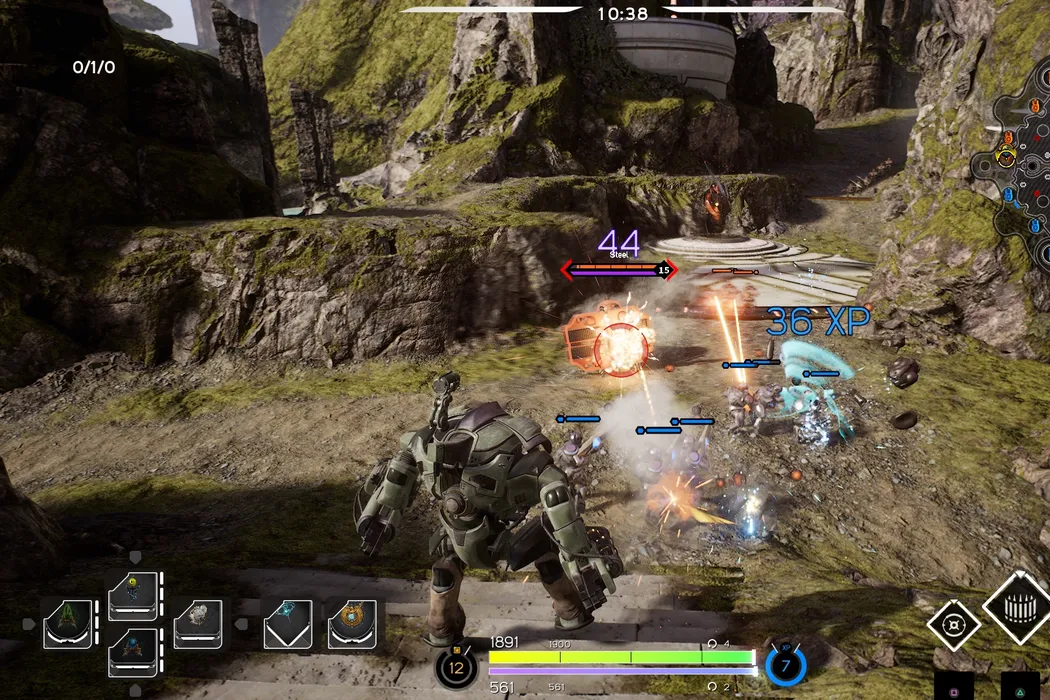
Task: Activate the white stone card slot
Action: [198, 624]
